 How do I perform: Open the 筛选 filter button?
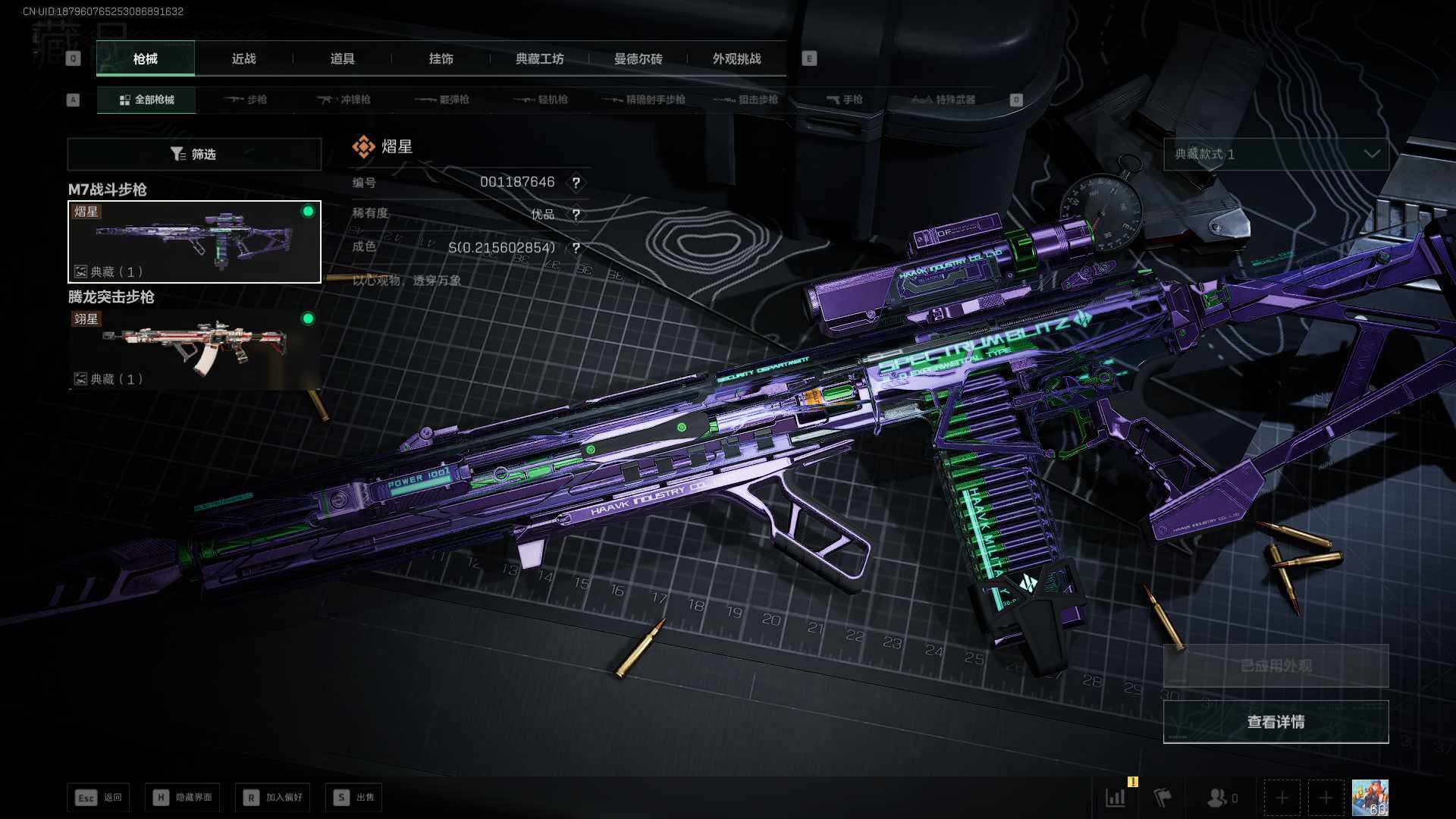194,154
